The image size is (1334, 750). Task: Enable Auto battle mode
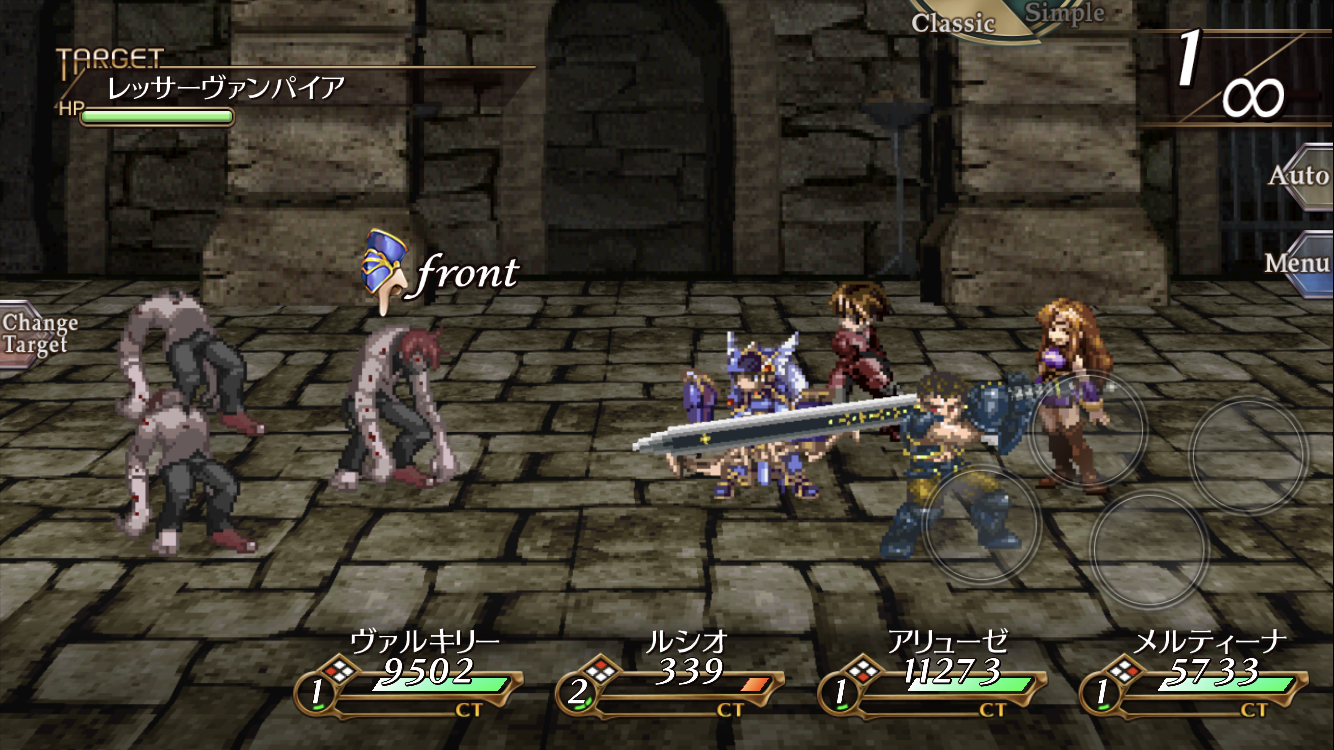(x=1297, y=176)
